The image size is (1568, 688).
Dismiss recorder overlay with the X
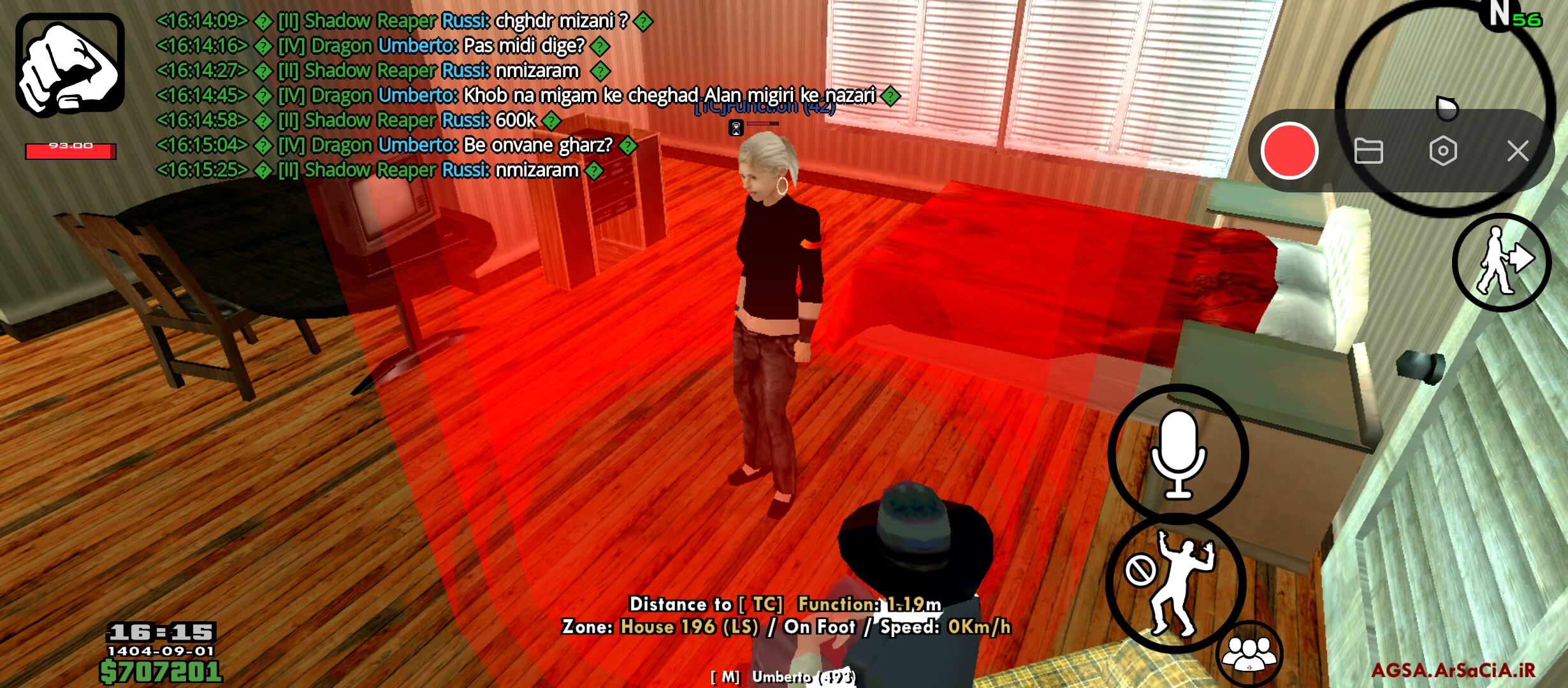pos(1519,151)
